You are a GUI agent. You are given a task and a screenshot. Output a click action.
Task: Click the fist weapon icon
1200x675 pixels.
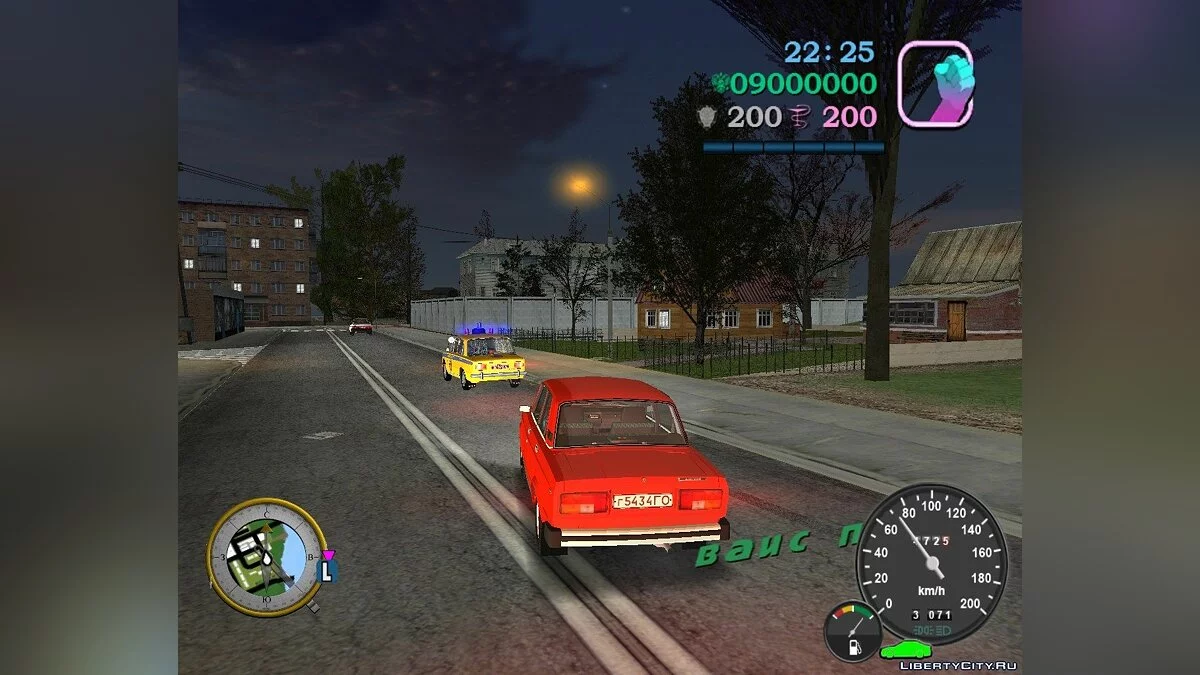[935, 83]
